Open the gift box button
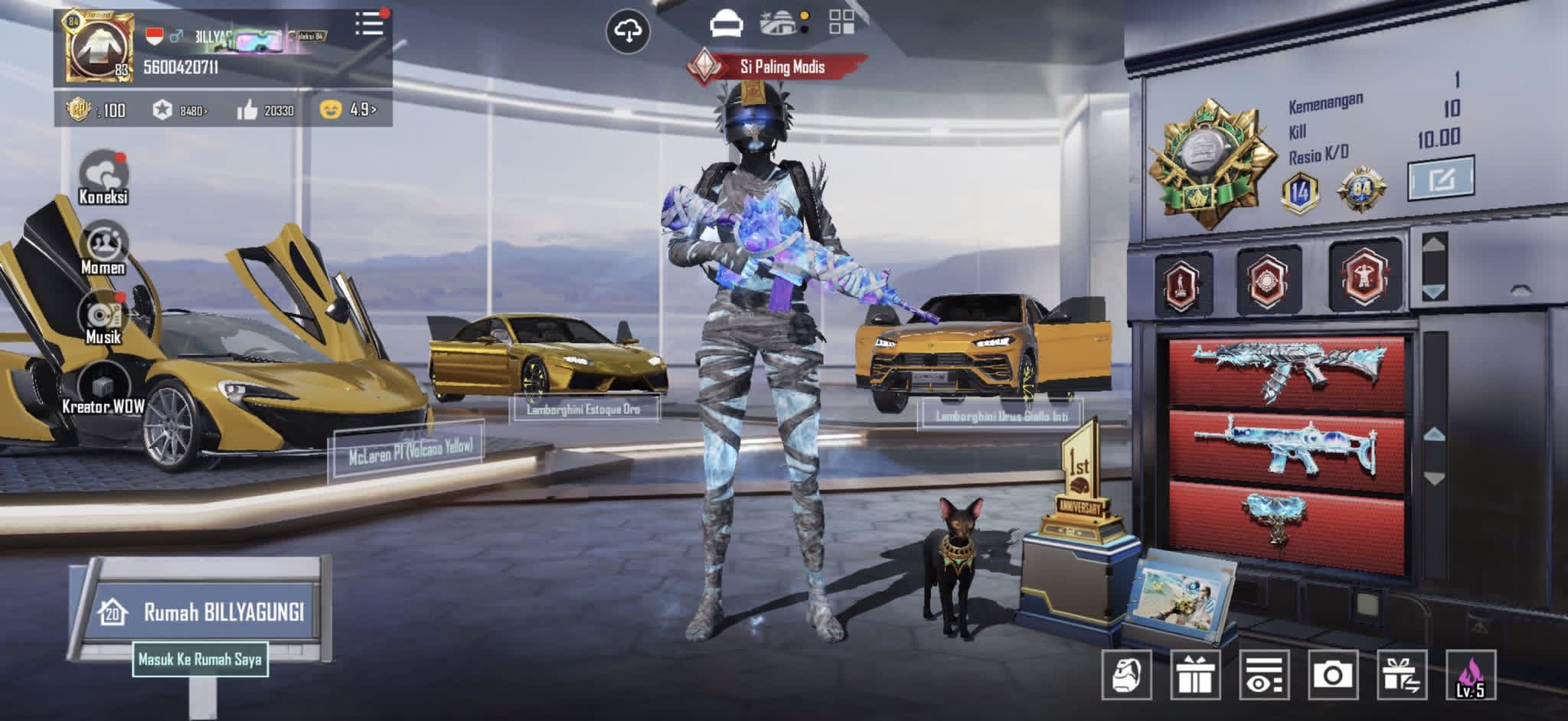1568x721 pixels. point(1194,675)
